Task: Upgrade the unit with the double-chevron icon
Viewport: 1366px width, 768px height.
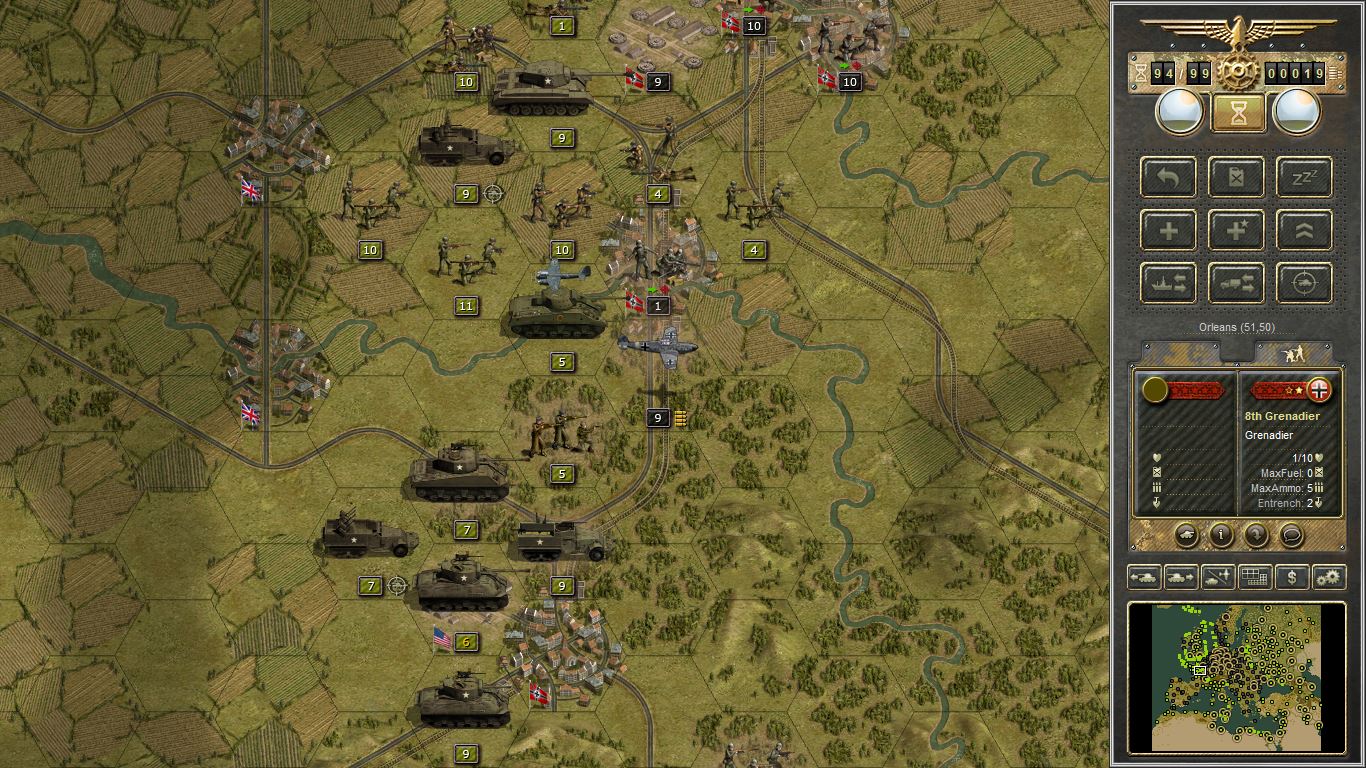Action: coord(1302,230)
